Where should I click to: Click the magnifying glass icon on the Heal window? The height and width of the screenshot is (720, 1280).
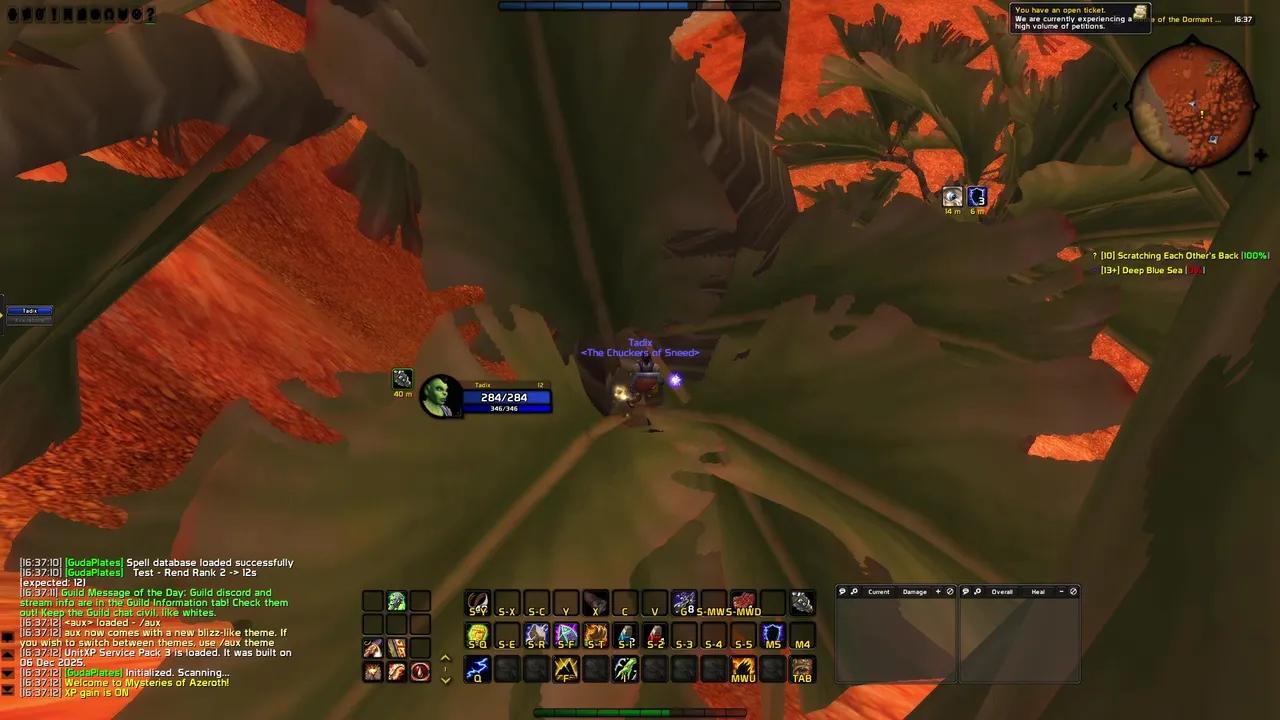[978, 592]
